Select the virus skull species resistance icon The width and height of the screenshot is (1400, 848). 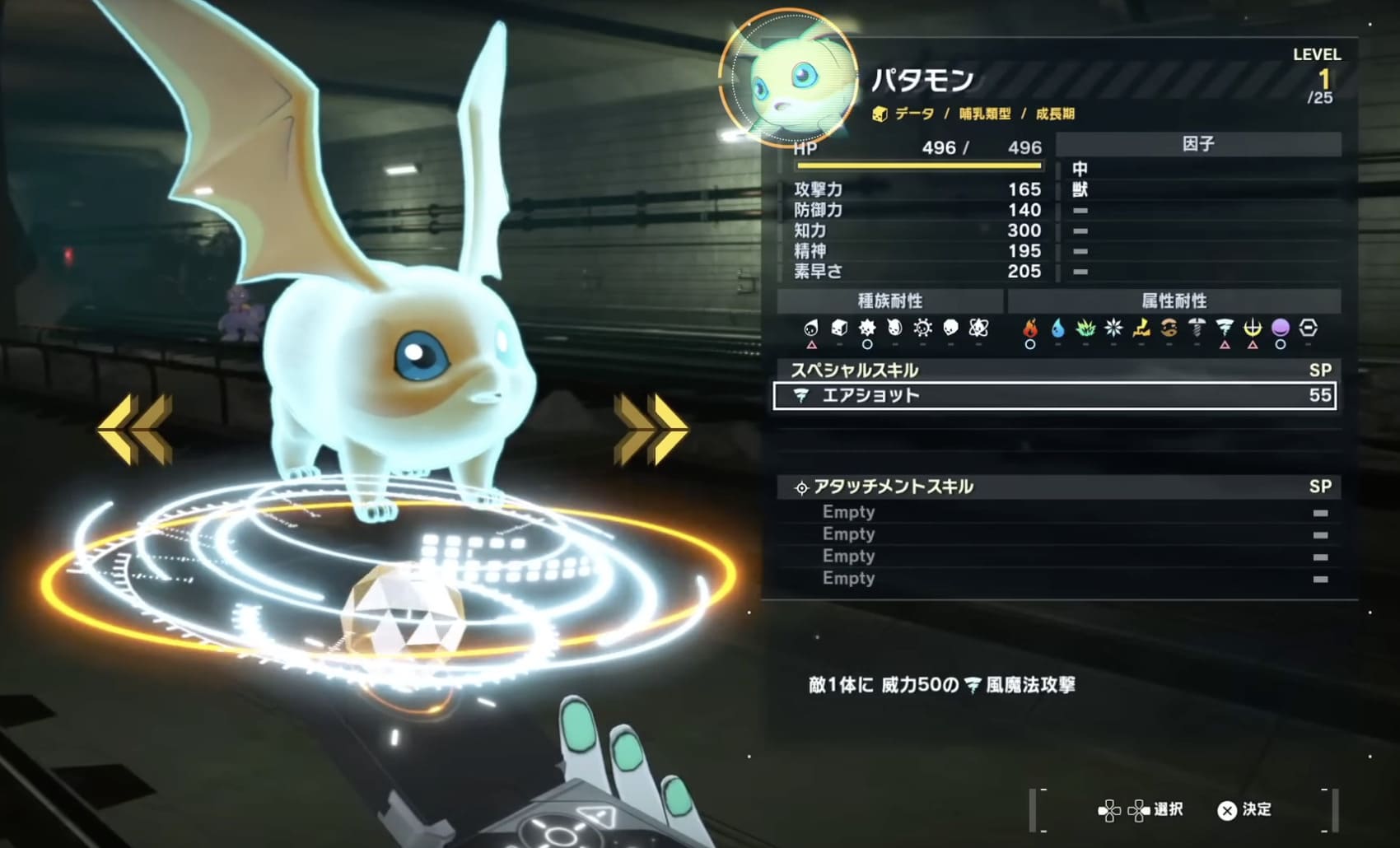pos(951,328)
